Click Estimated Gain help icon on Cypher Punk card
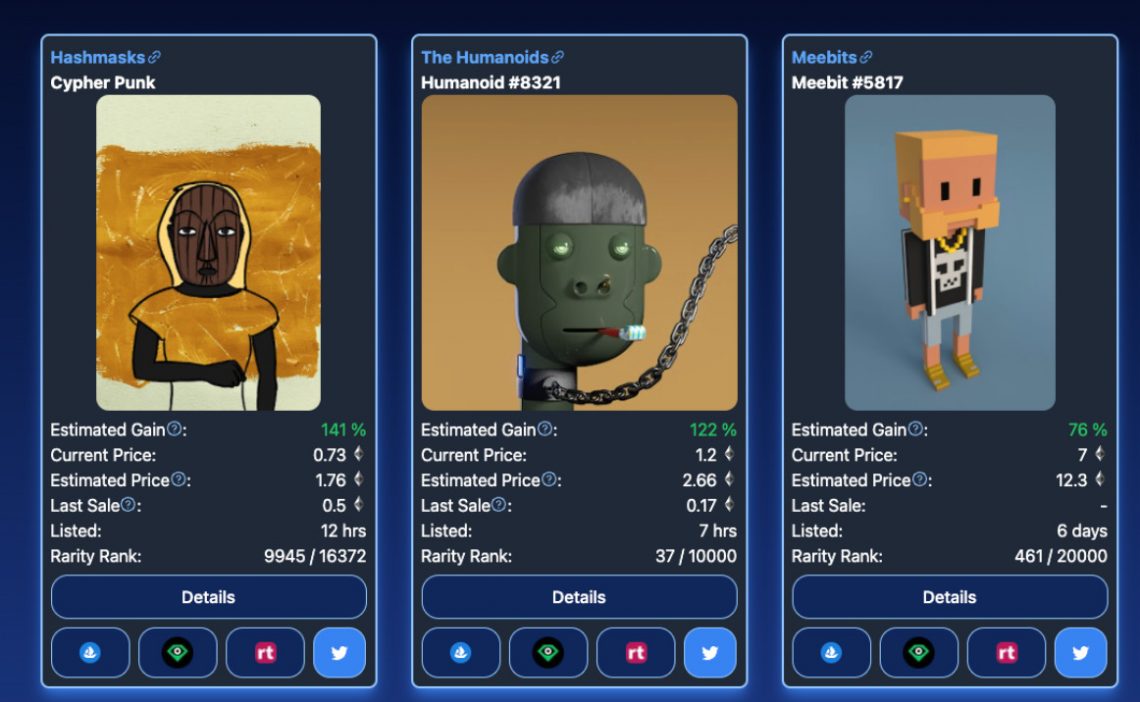This screenshot has width=1140, height=702. click(x=174, y=429)
